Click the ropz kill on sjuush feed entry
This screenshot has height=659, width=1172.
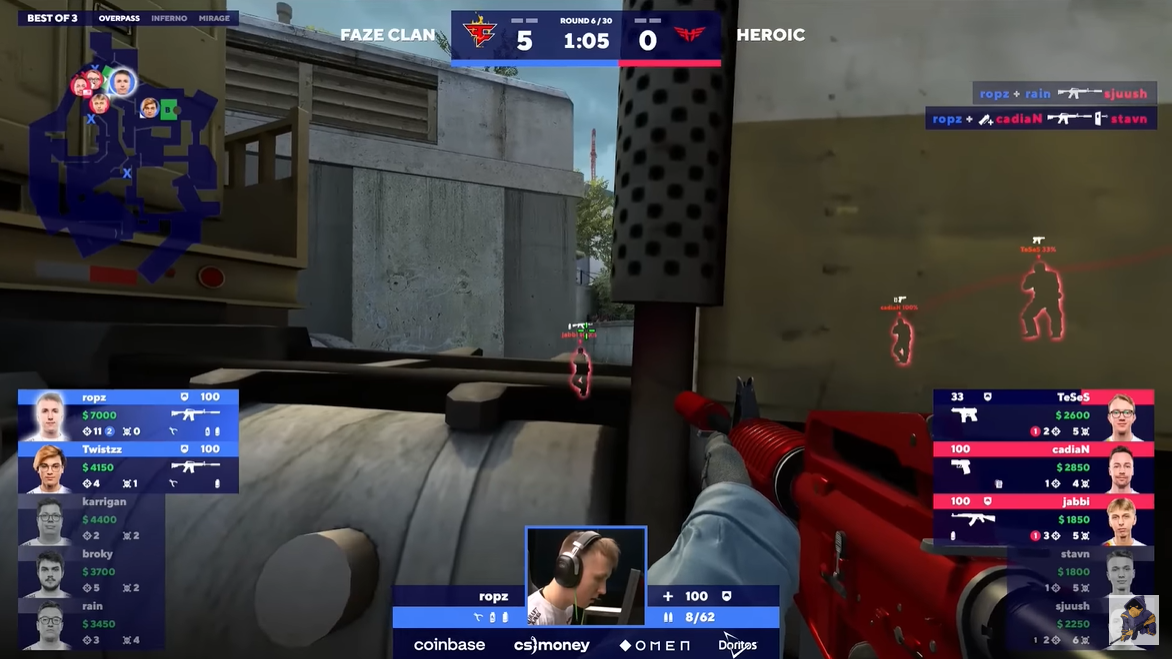pos(1064,93)
